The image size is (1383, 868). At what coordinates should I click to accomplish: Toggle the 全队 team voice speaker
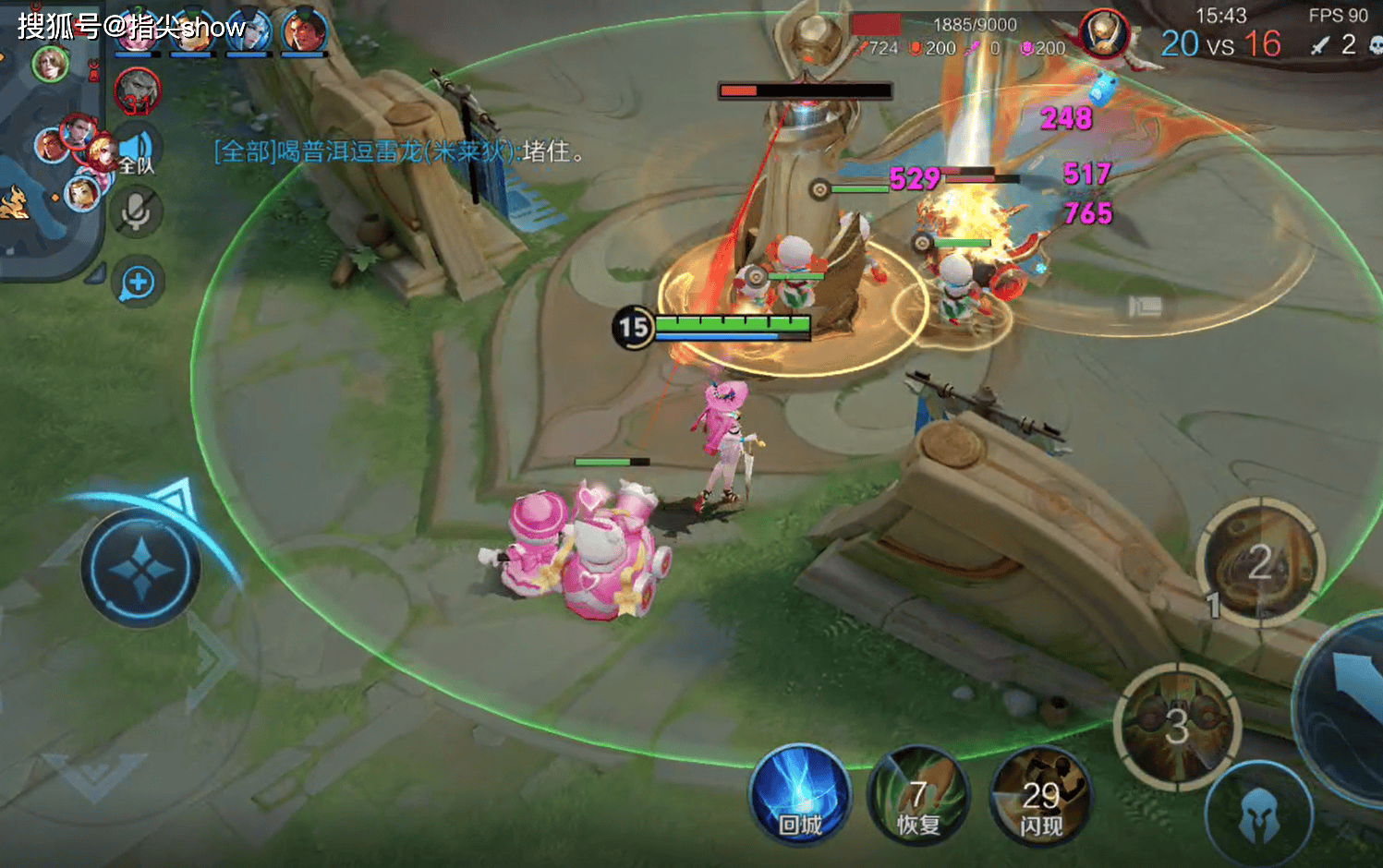click(x=137, y=150)
